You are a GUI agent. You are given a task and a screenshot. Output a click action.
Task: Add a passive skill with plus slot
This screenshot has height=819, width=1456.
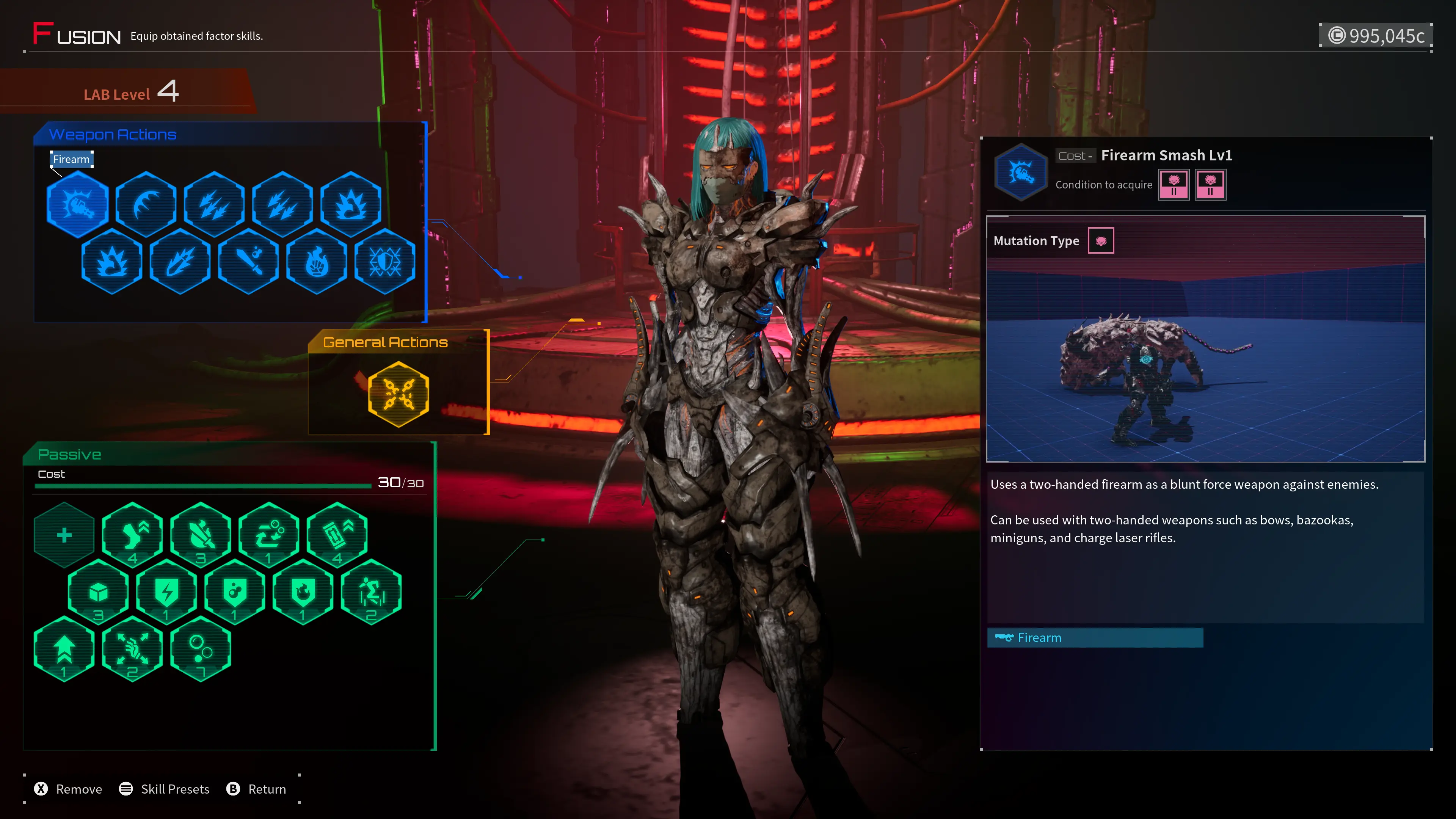coord(64,535)
